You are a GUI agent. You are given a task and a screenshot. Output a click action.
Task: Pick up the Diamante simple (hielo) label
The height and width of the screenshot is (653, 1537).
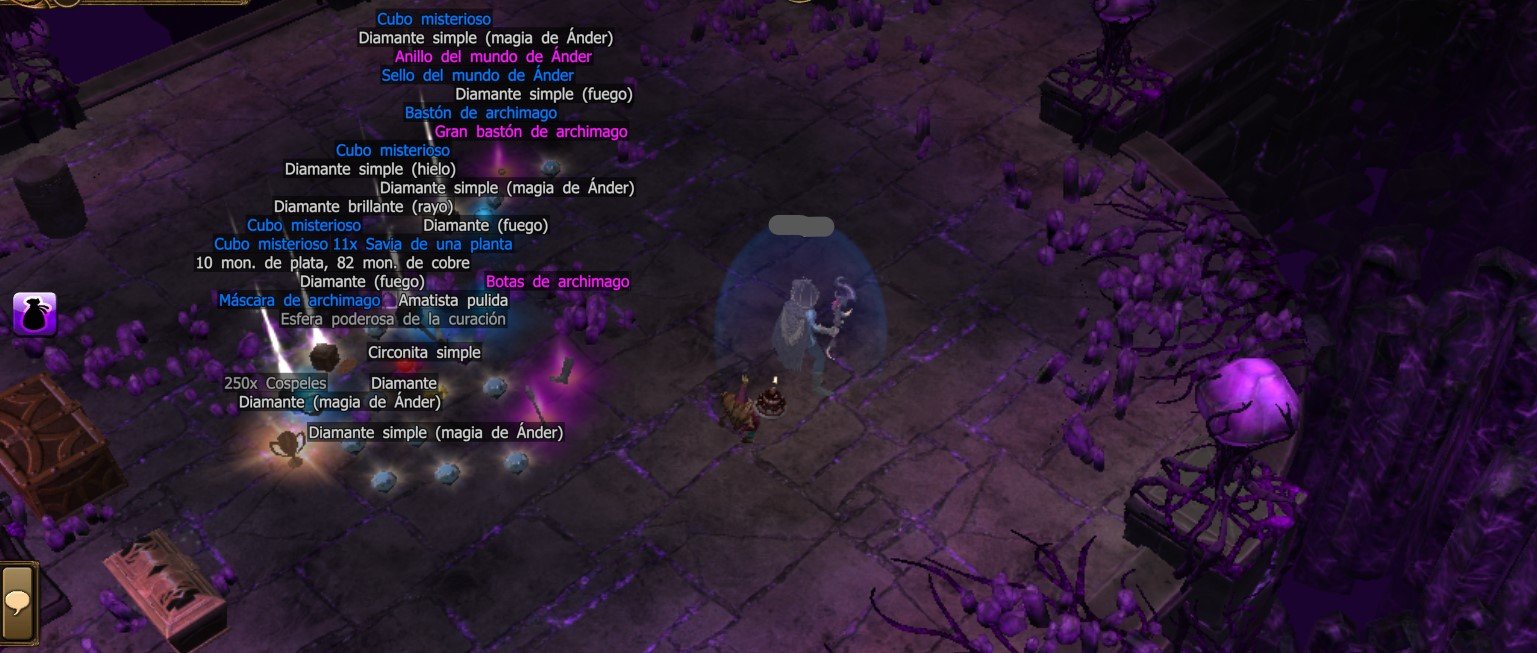click(370, 169)
